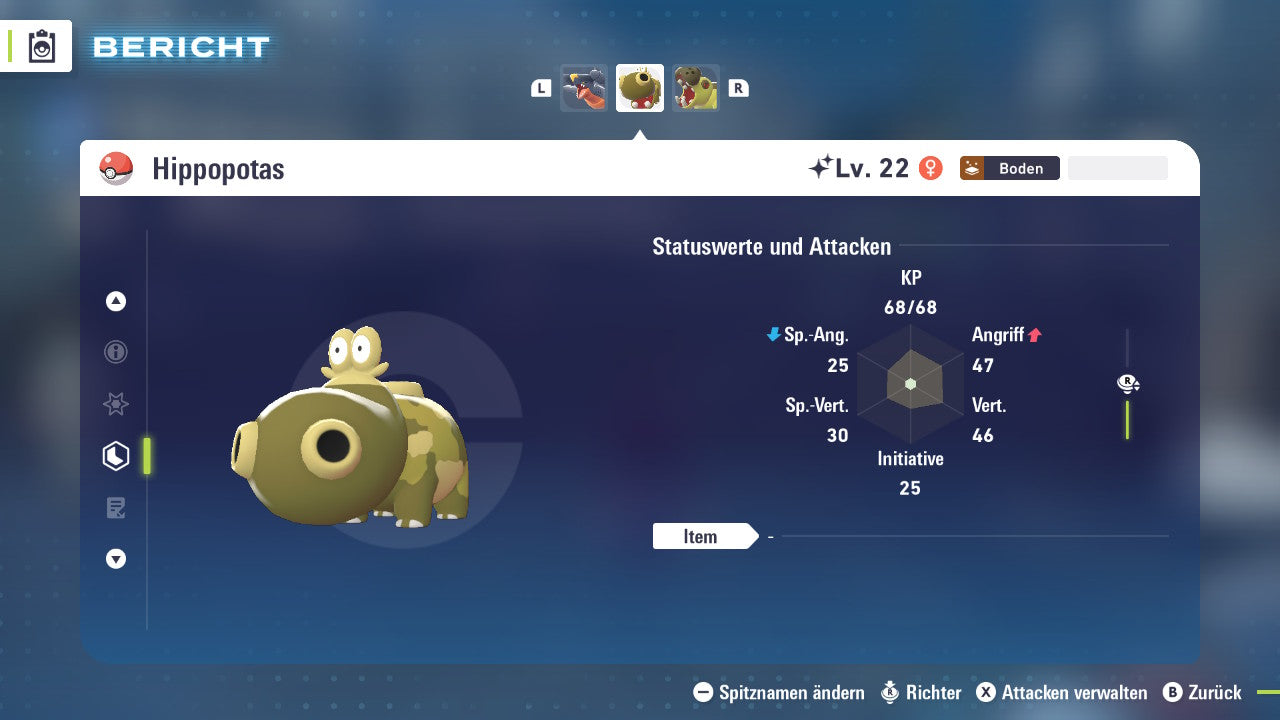Click the female gender symbol
The height and width of the screenshot is (720, 1280).
[932, 168]
